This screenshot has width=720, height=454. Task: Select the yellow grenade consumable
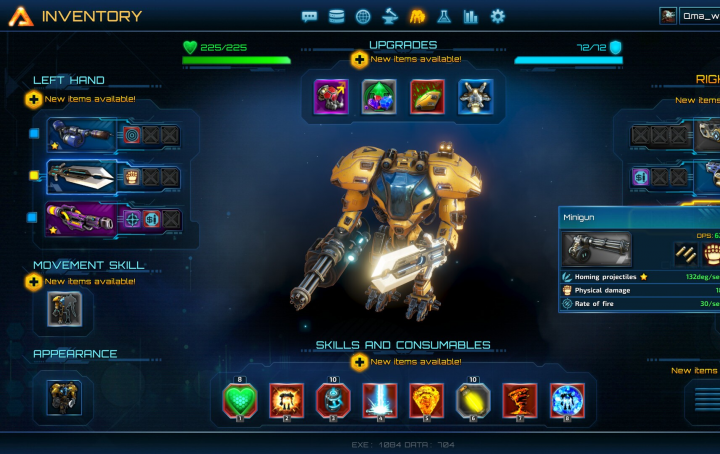coord(473,401)
